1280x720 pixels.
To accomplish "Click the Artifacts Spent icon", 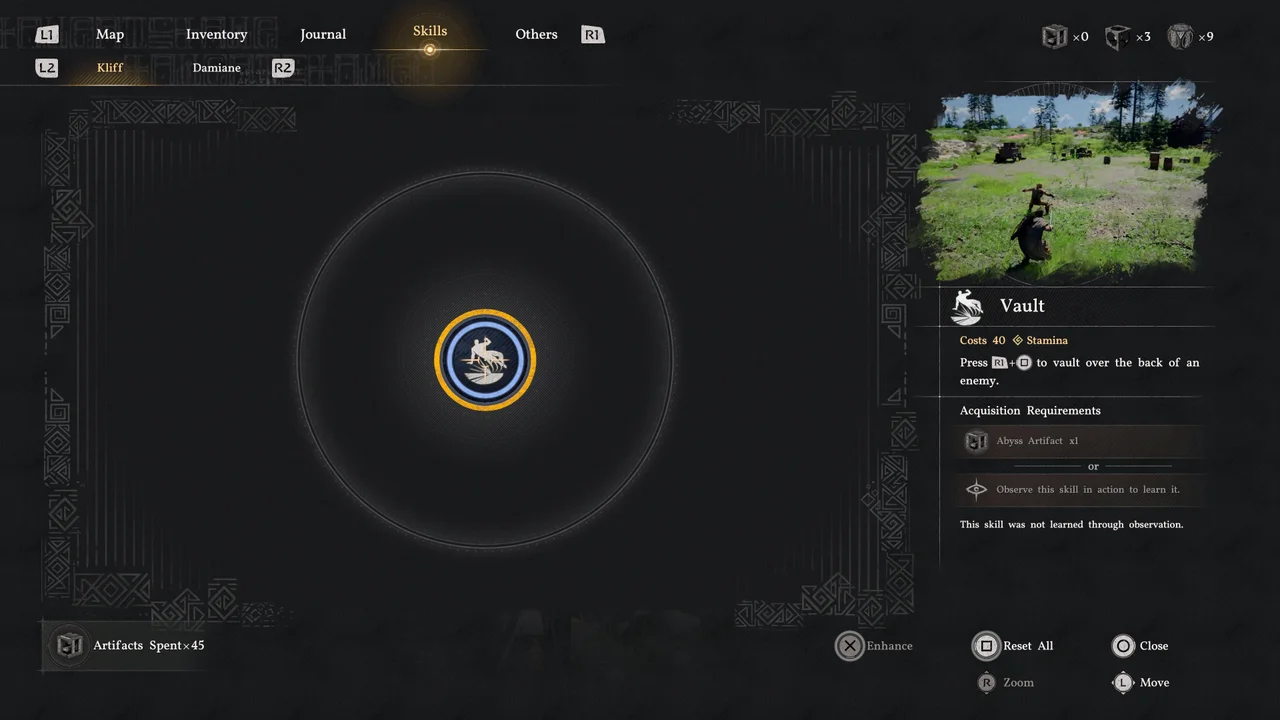I will 68,645.
